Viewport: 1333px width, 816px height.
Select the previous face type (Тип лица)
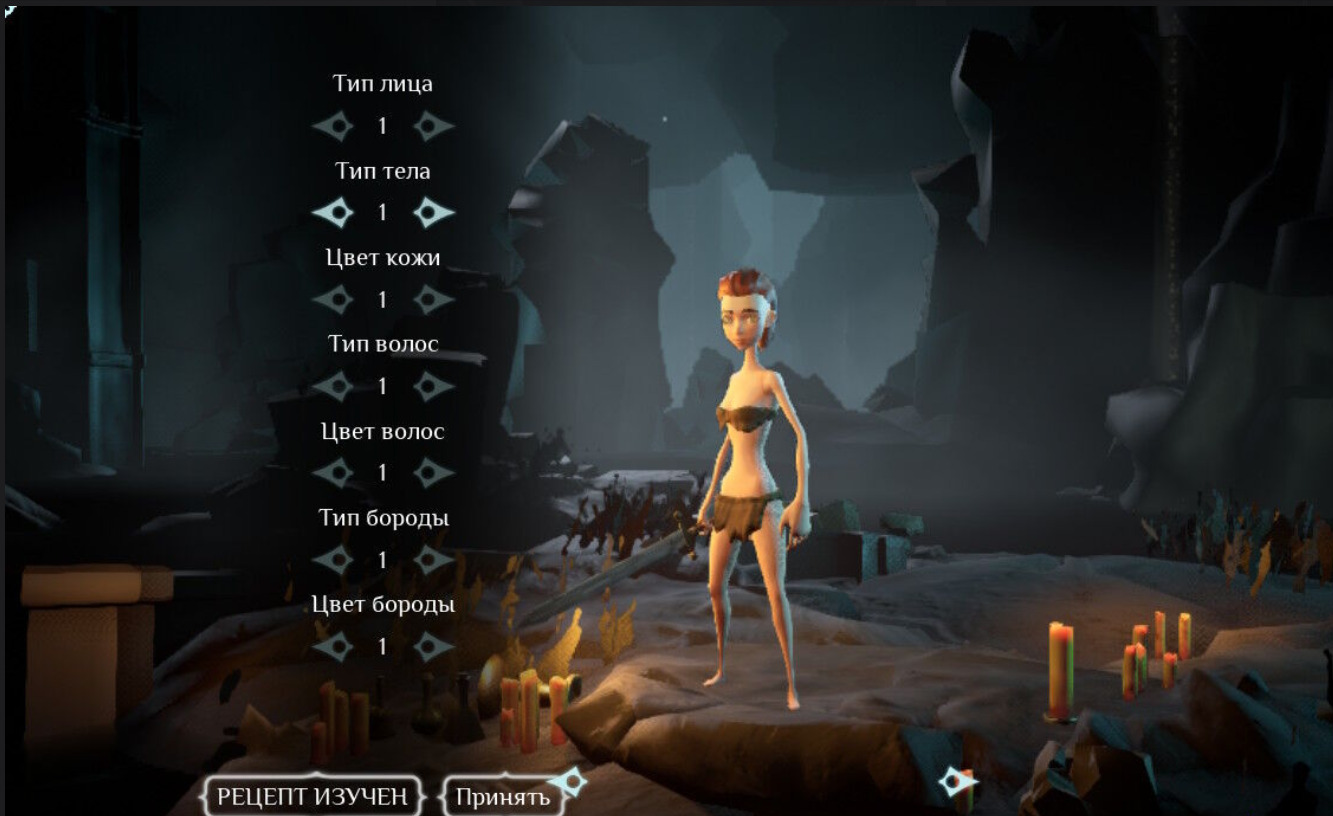[334, 126]
